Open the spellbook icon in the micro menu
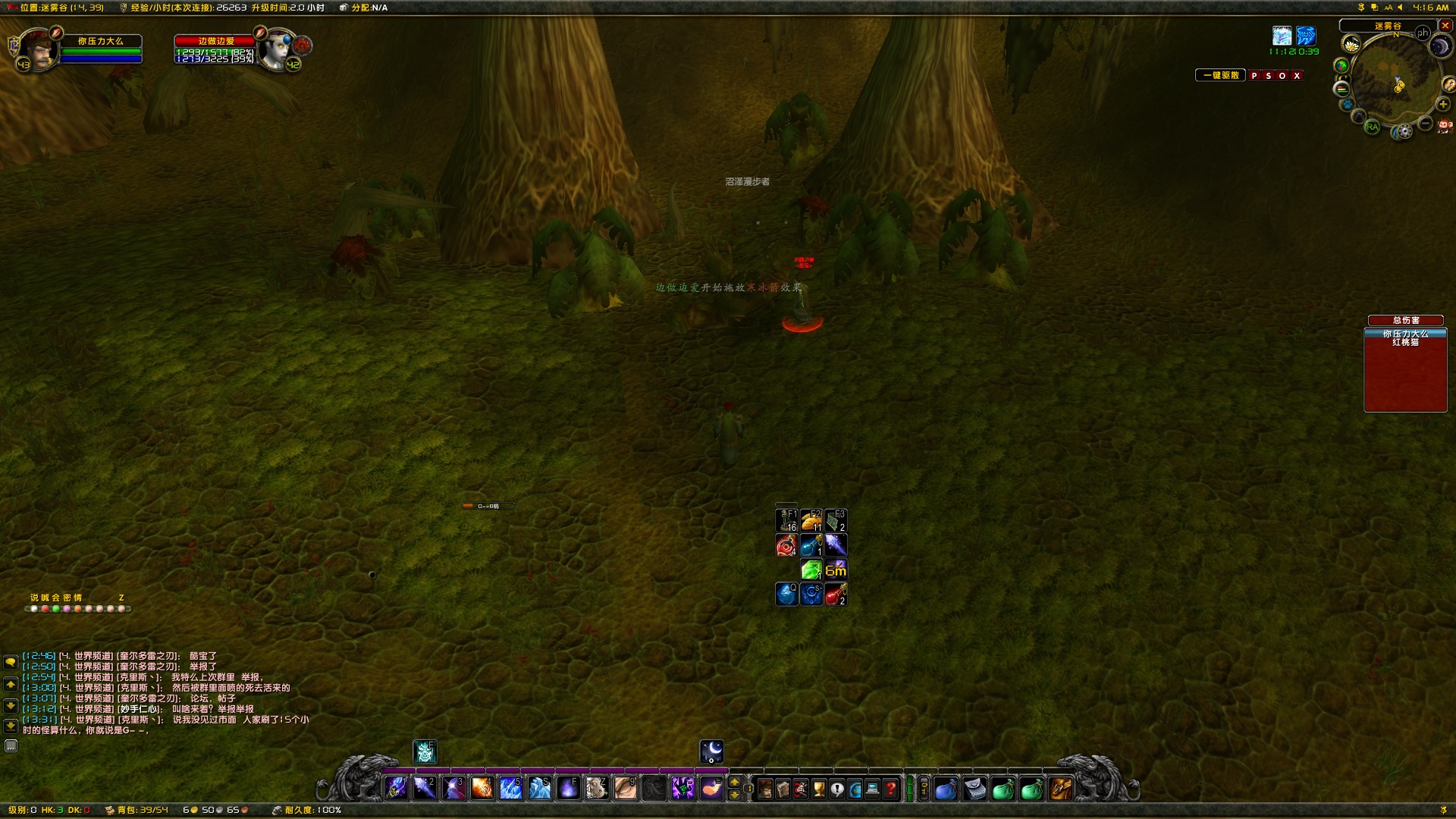 [783, 789]
